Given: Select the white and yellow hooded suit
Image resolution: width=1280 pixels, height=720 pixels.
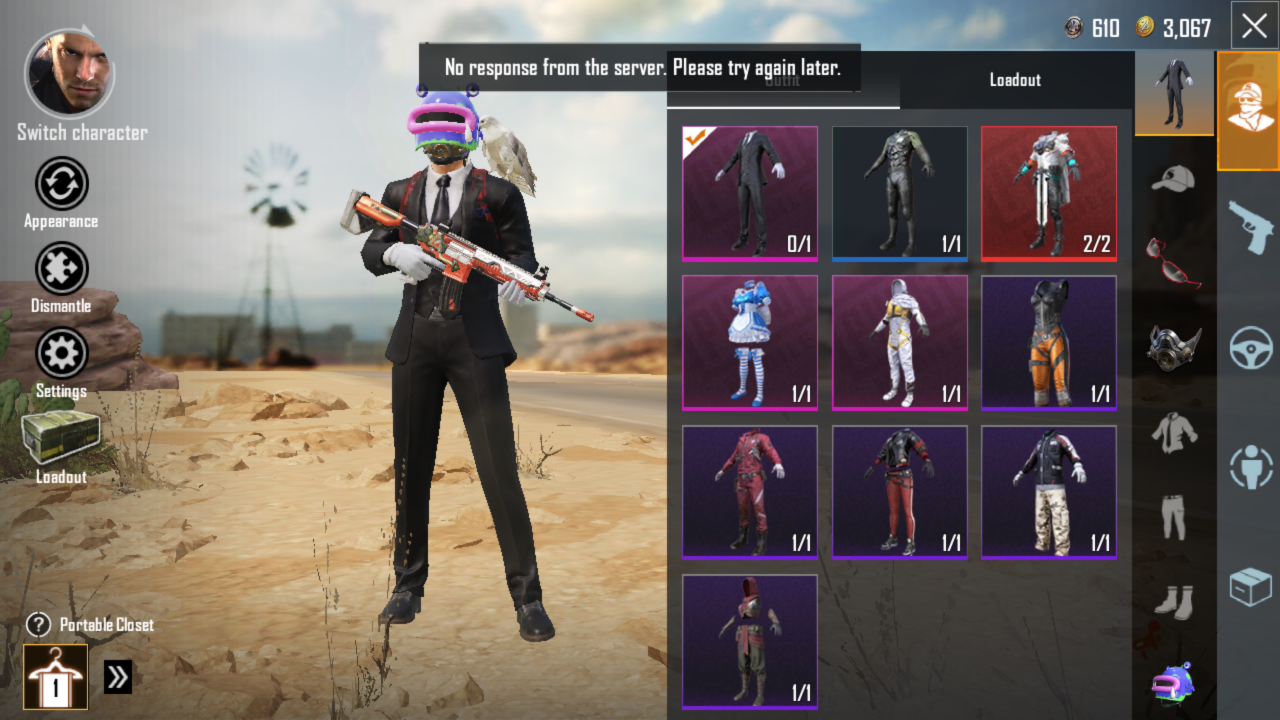Looking at the screenshot, I should [x=899, y=343].
